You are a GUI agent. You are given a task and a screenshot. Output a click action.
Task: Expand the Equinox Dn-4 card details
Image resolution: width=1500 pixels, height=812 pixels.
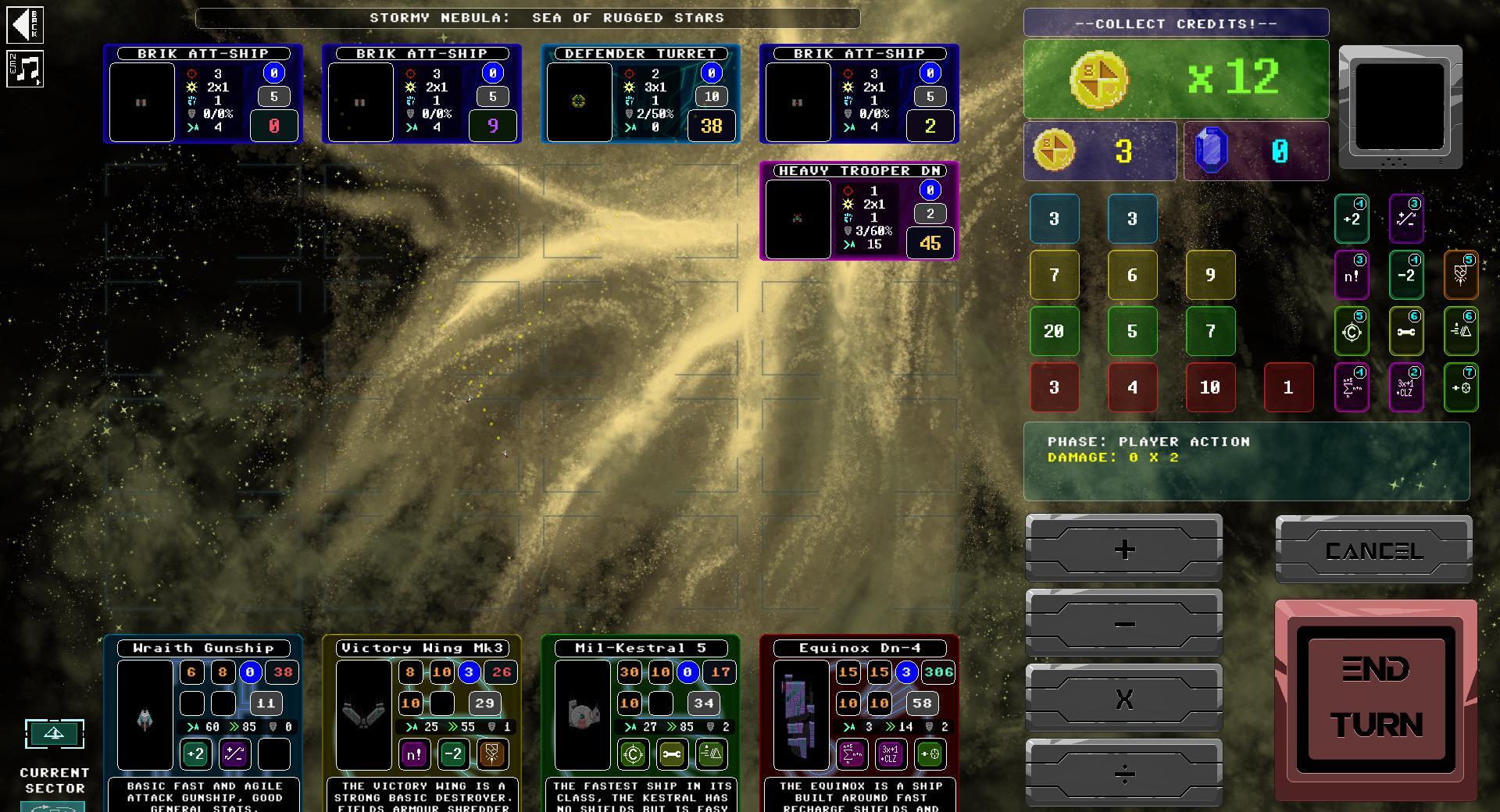857,647
